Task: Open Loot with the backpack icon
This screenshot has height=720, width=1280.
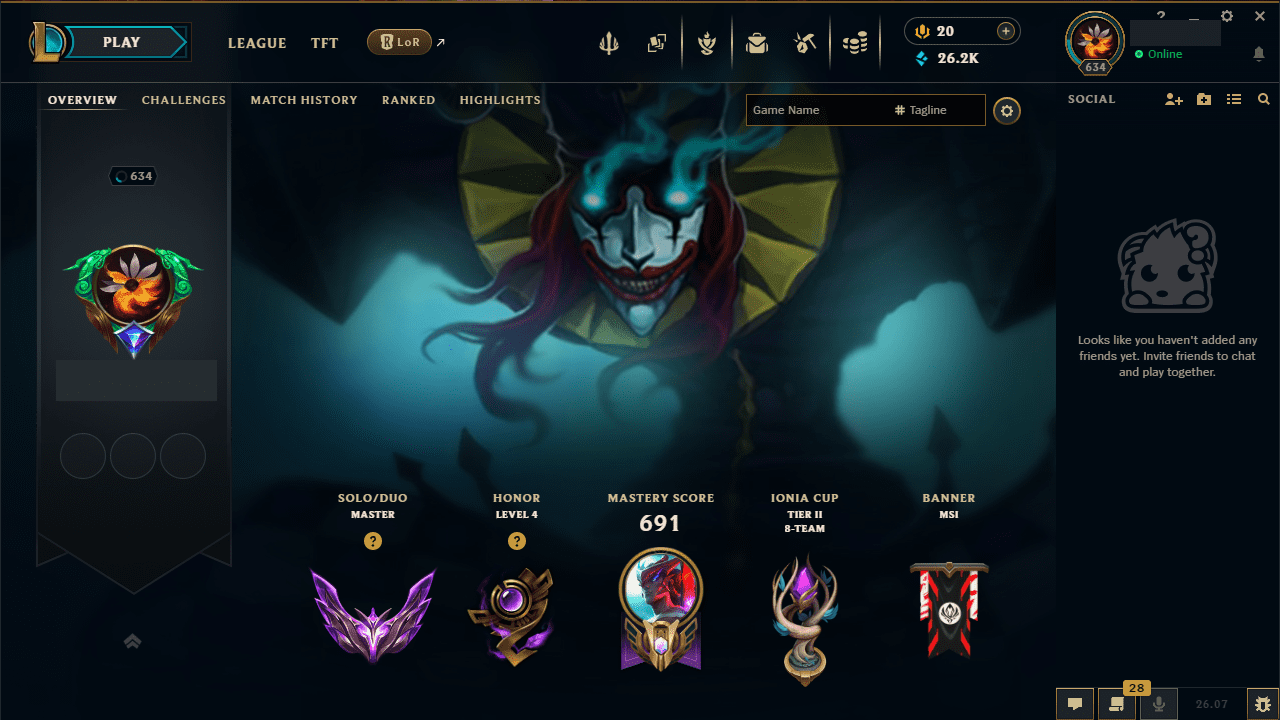Action: click(757, 43)
